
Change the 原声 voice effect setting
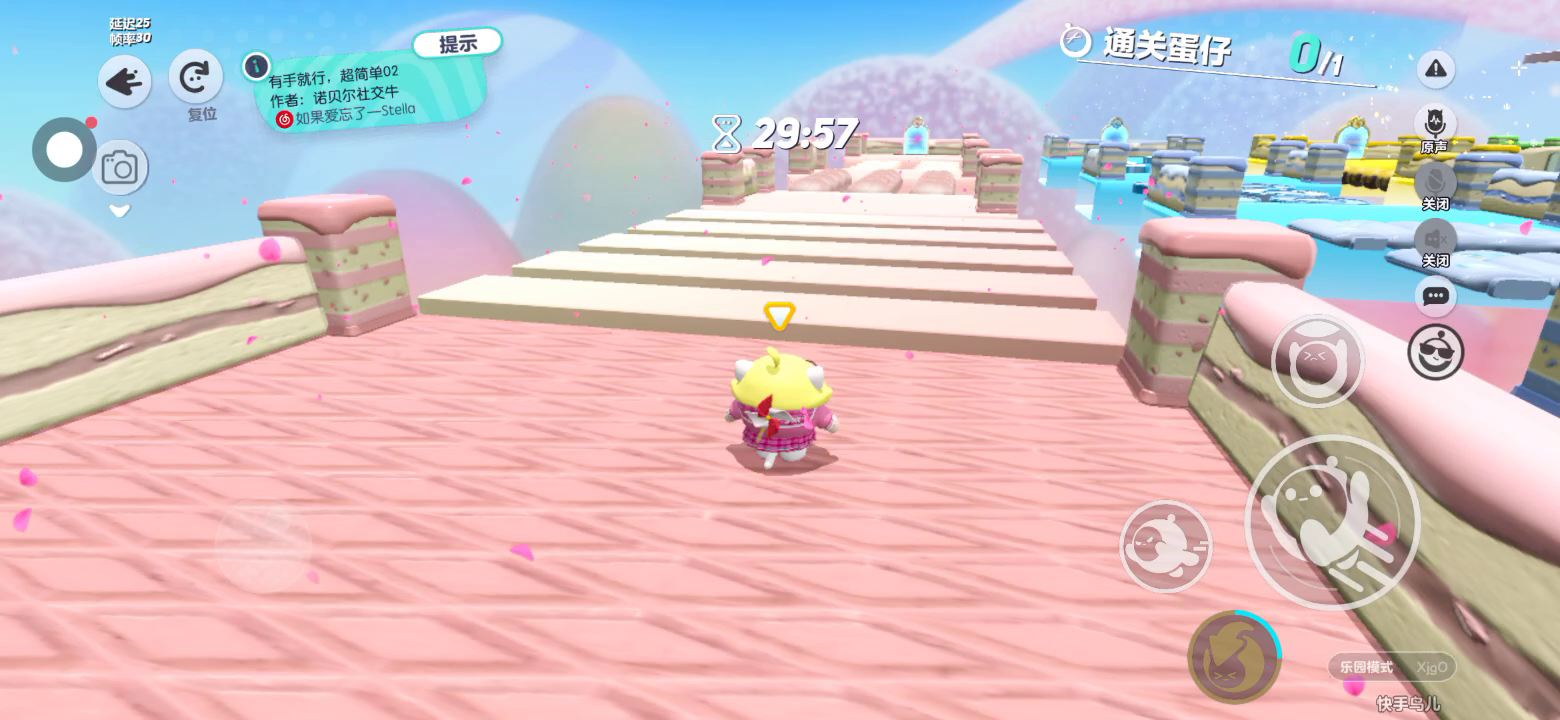pyautogui.click(x=1435, y=123)
